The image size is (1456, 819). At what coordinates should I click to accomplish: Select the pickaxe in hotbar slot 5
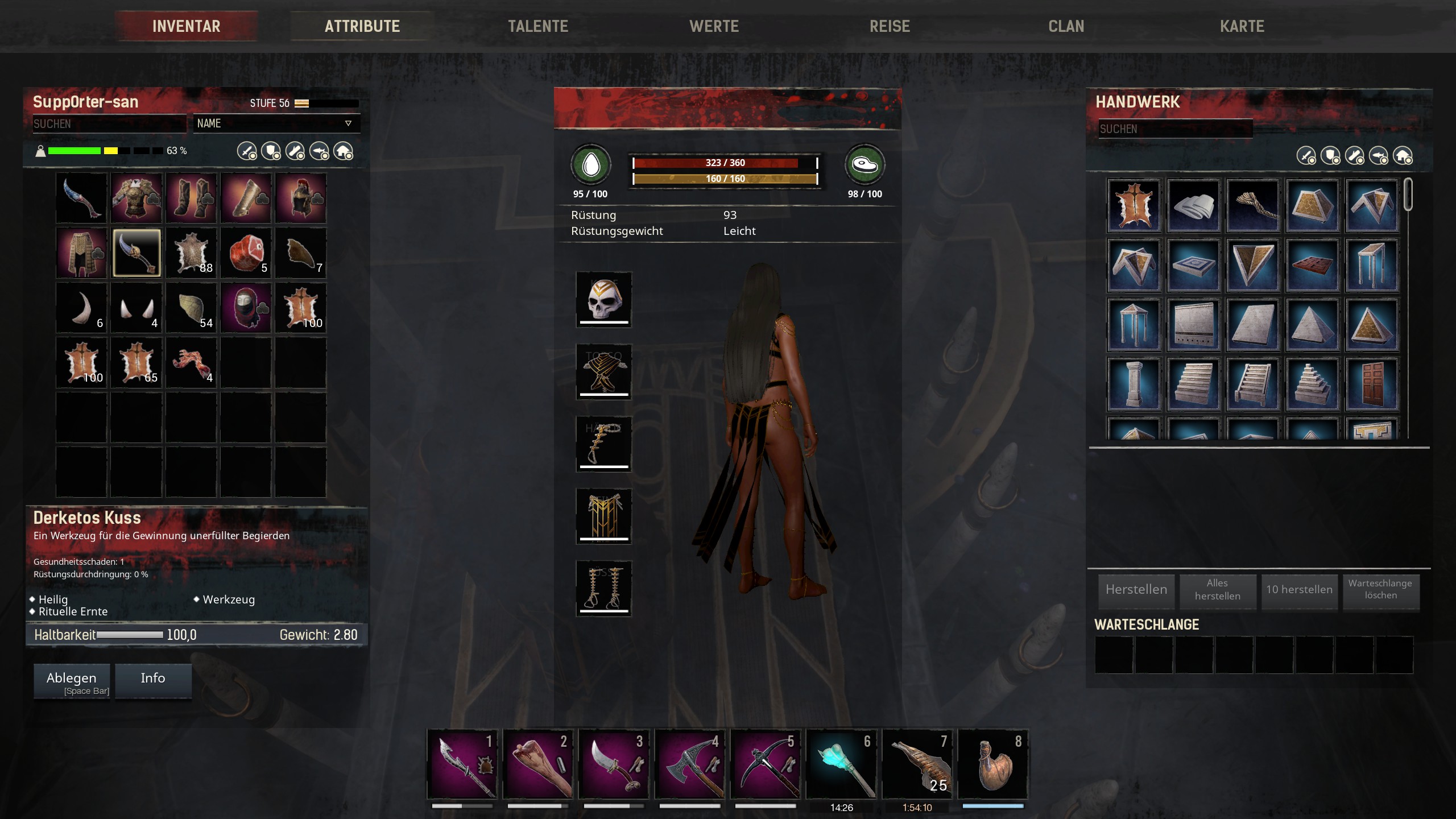click(x=766, y=765)
